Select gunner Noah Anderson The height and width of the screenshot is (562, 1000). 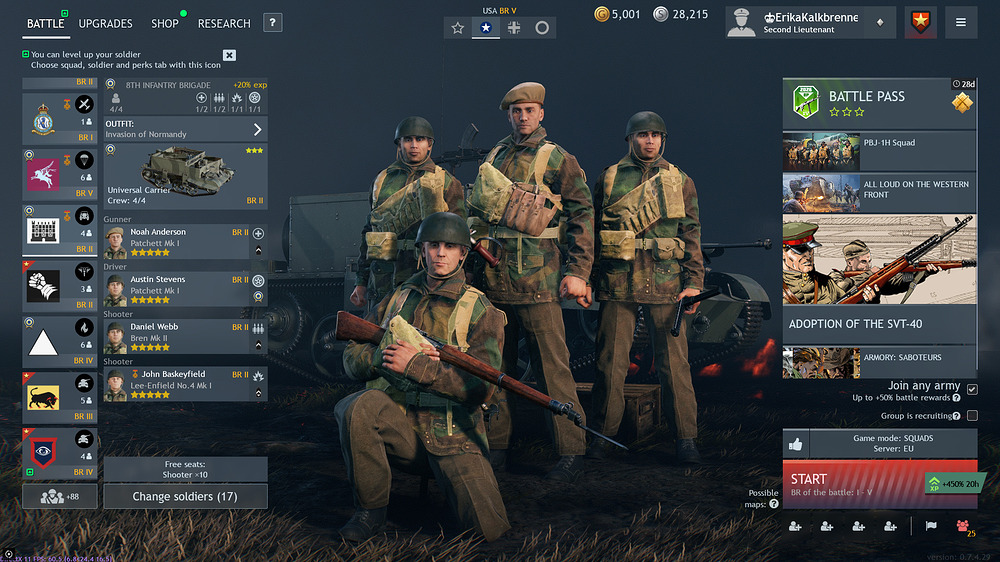(x=176, y=242)
